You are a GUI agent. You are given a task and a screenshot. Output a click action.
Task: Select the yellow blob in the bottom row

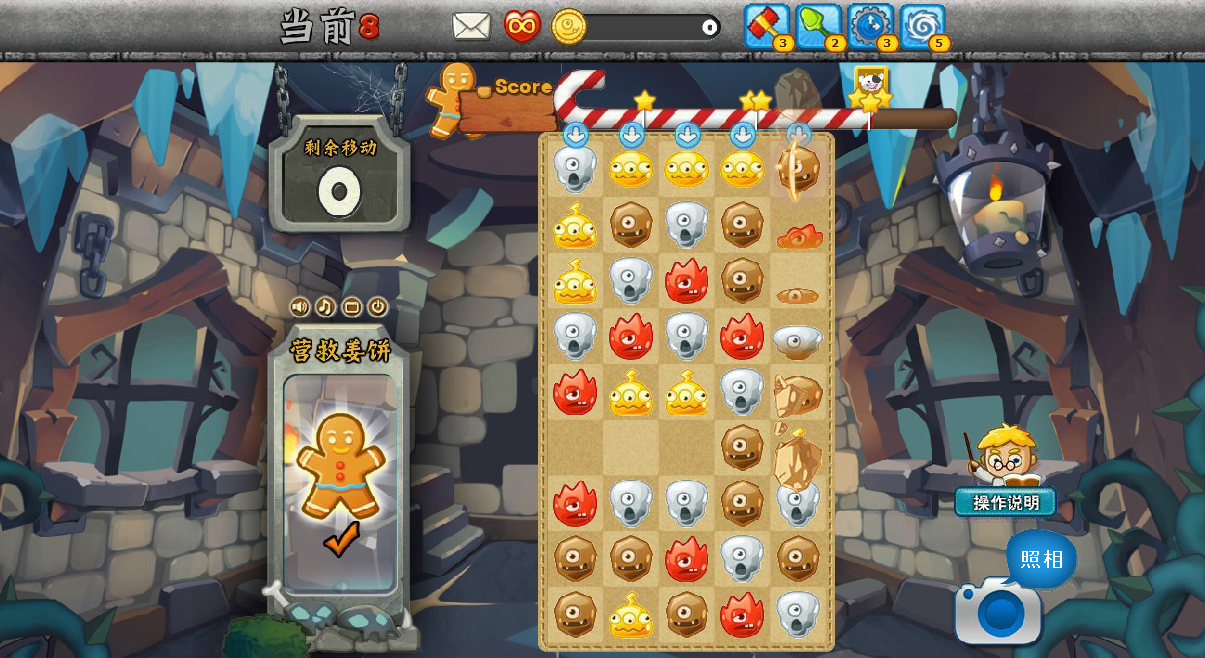631,615
